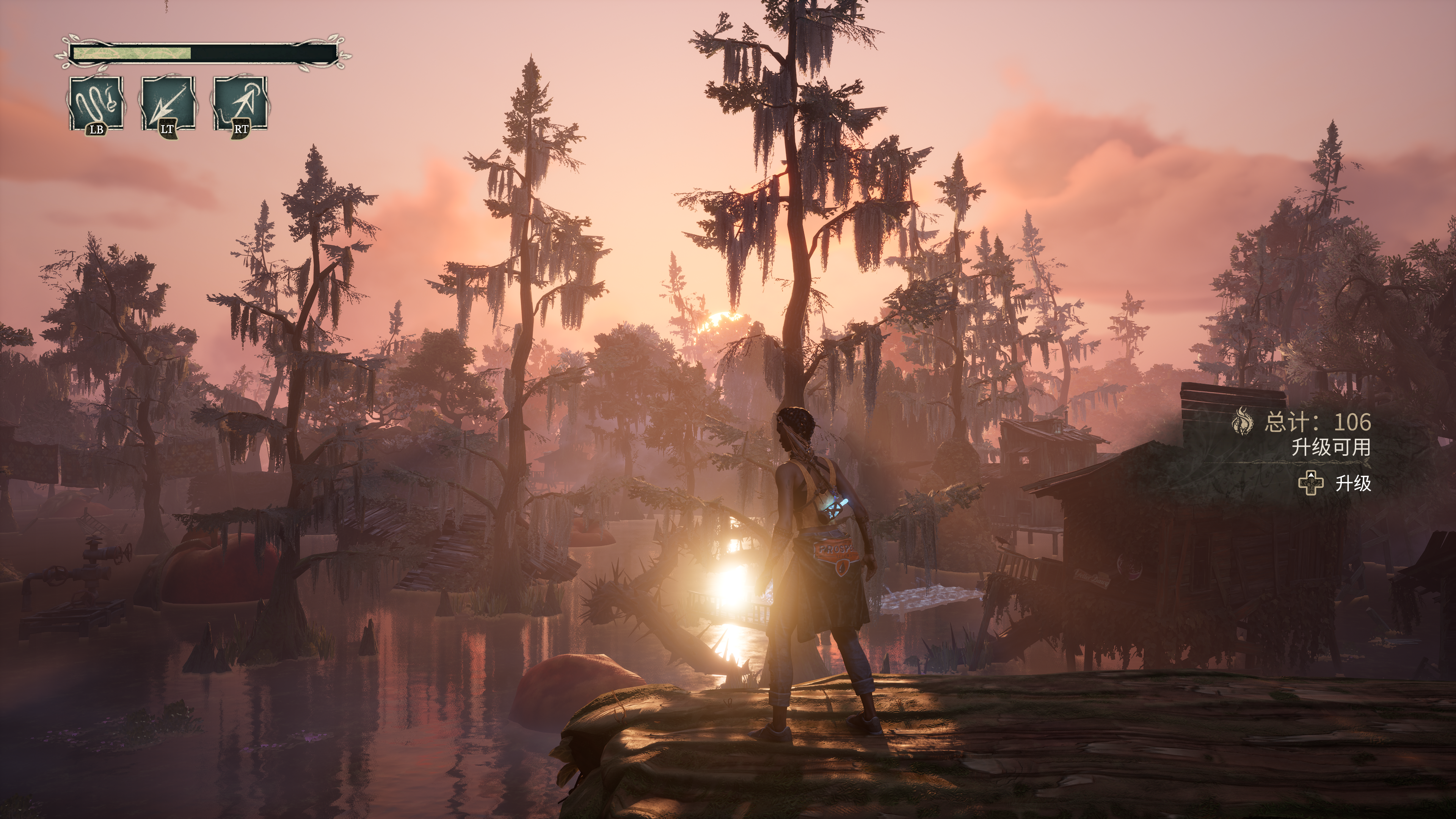Screen dimensions: 1456x819
Task: Trigger the RT upward arrow push ability
Action: coord(240,104)
